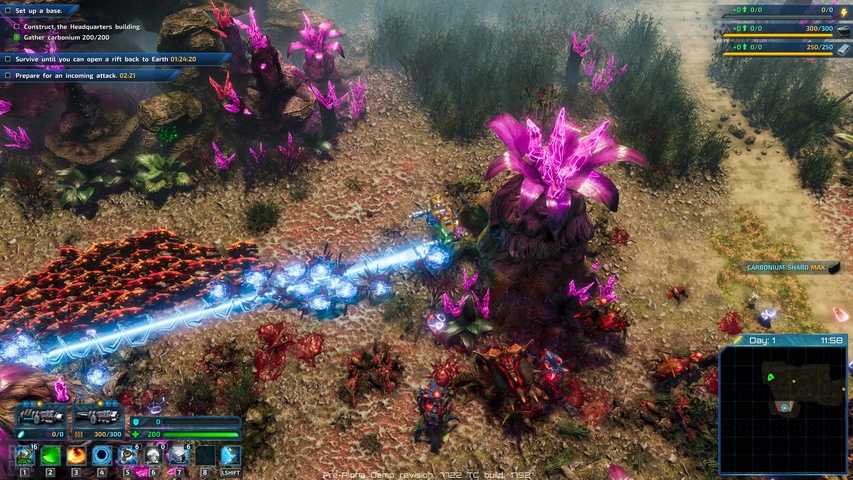Select the left weapon slot
Image resolution: width=853 pixels, height=480 pixels.
40,415
